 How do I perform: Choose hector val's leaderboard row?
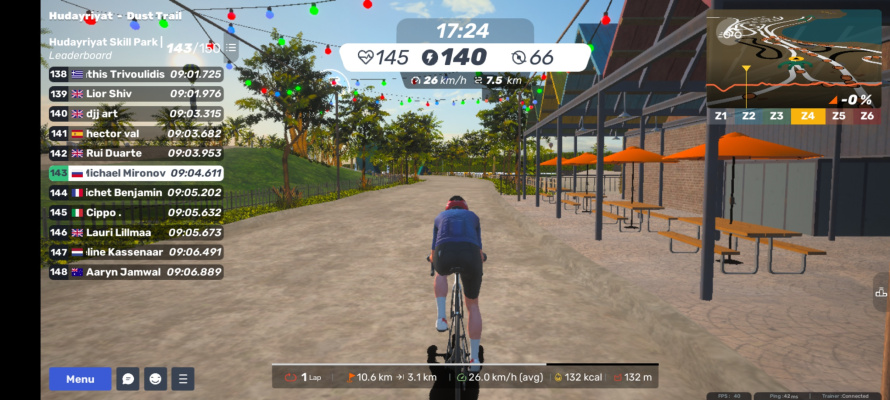tap(135, 133)
